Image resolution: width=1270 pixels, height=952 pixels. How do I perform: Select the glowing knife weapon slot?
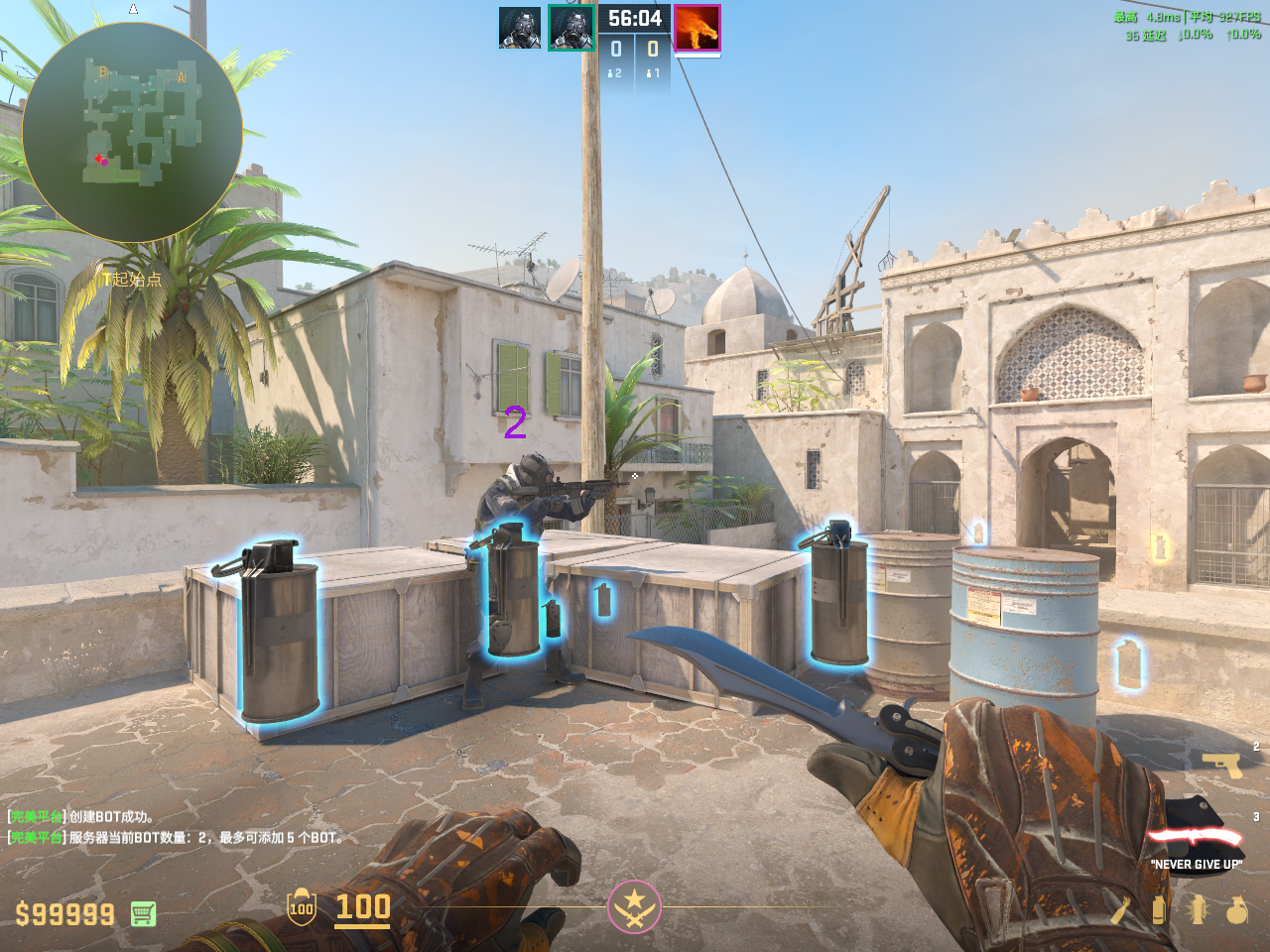[x=1197, y=835]
